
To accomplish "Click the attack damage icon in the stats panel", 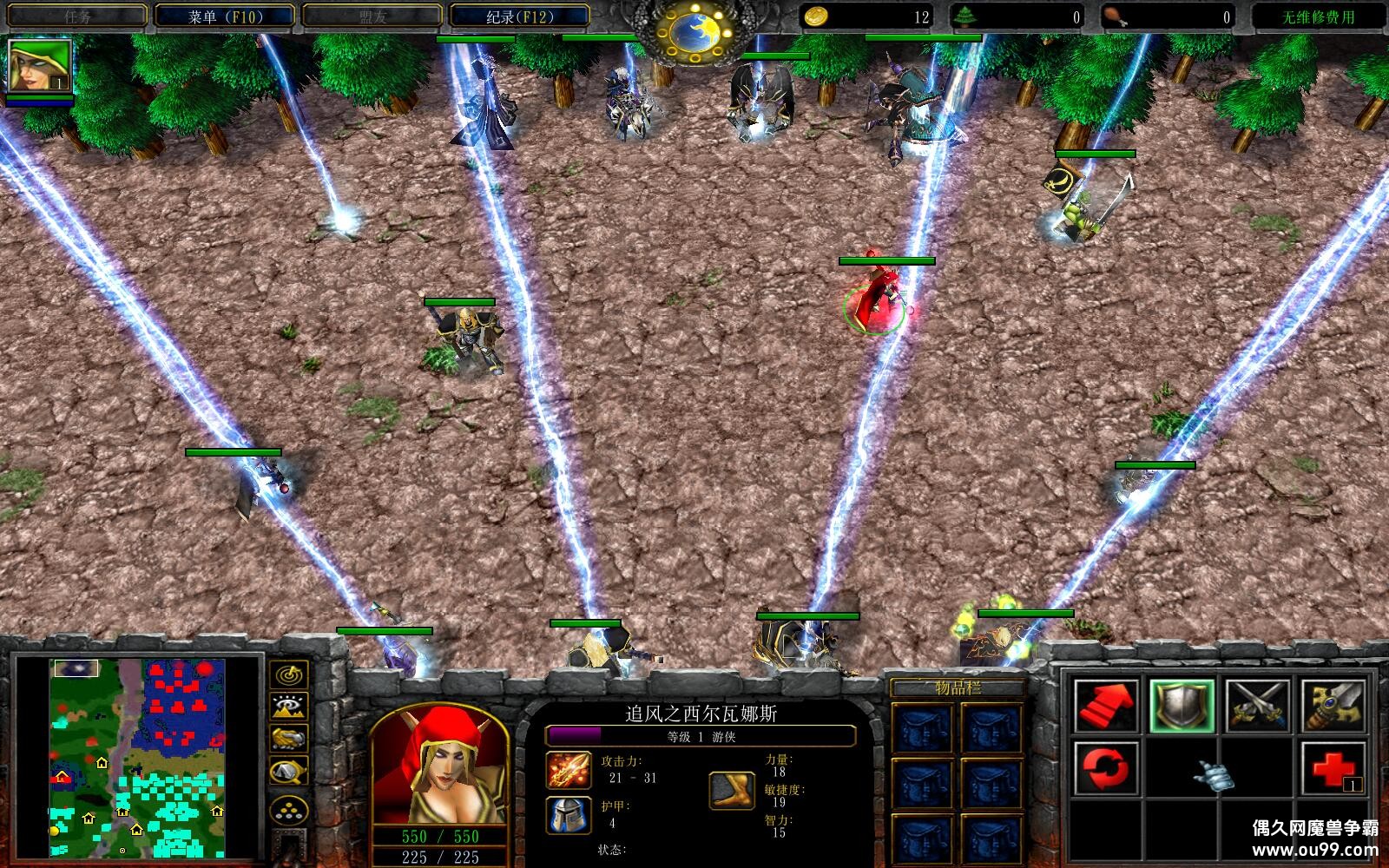I will coord(569,770).
